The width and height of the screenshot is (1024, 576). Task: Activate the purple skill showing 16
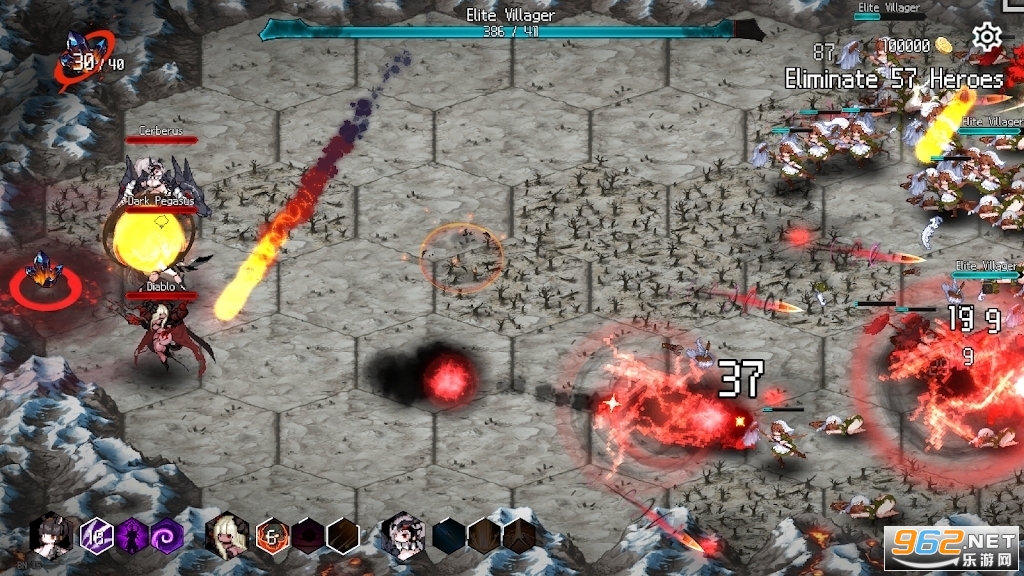[98, 536]
